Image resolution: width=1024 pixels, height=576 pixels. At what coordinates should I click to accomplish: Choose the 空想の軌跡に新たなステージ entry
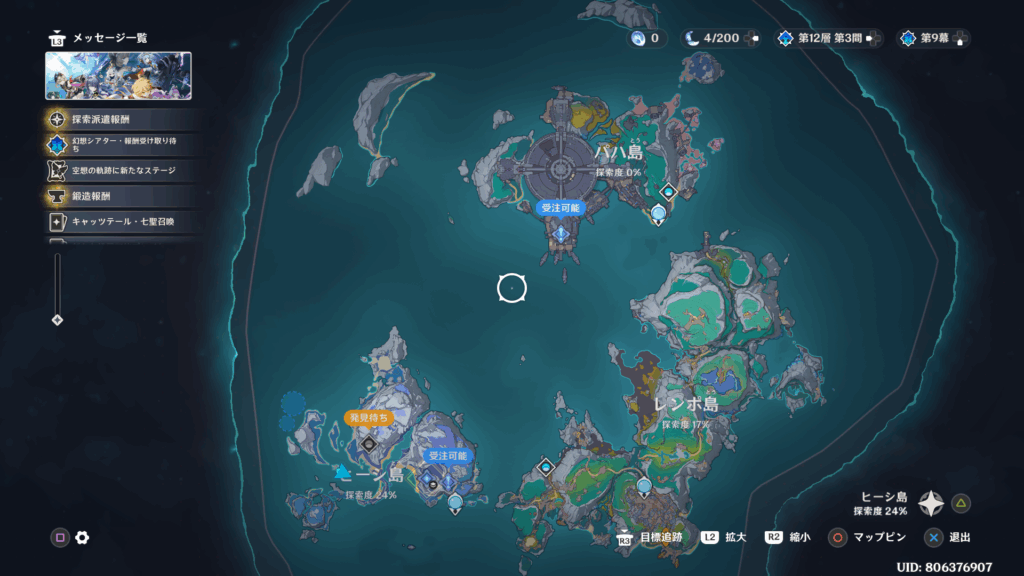pyautogui.click(x=120, y=170)
